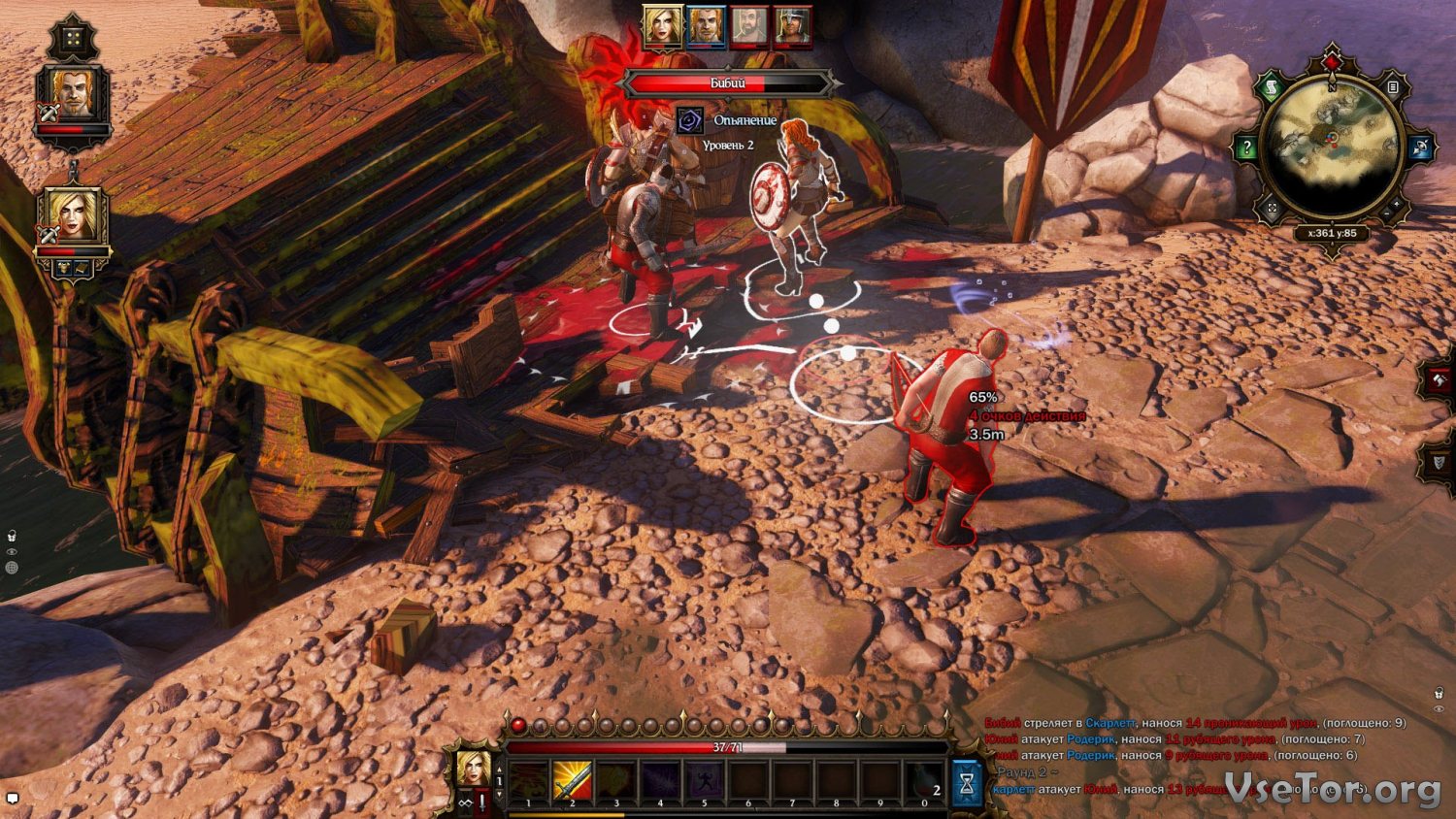Select the bearded male hero portrait on left

coord(74,95)
